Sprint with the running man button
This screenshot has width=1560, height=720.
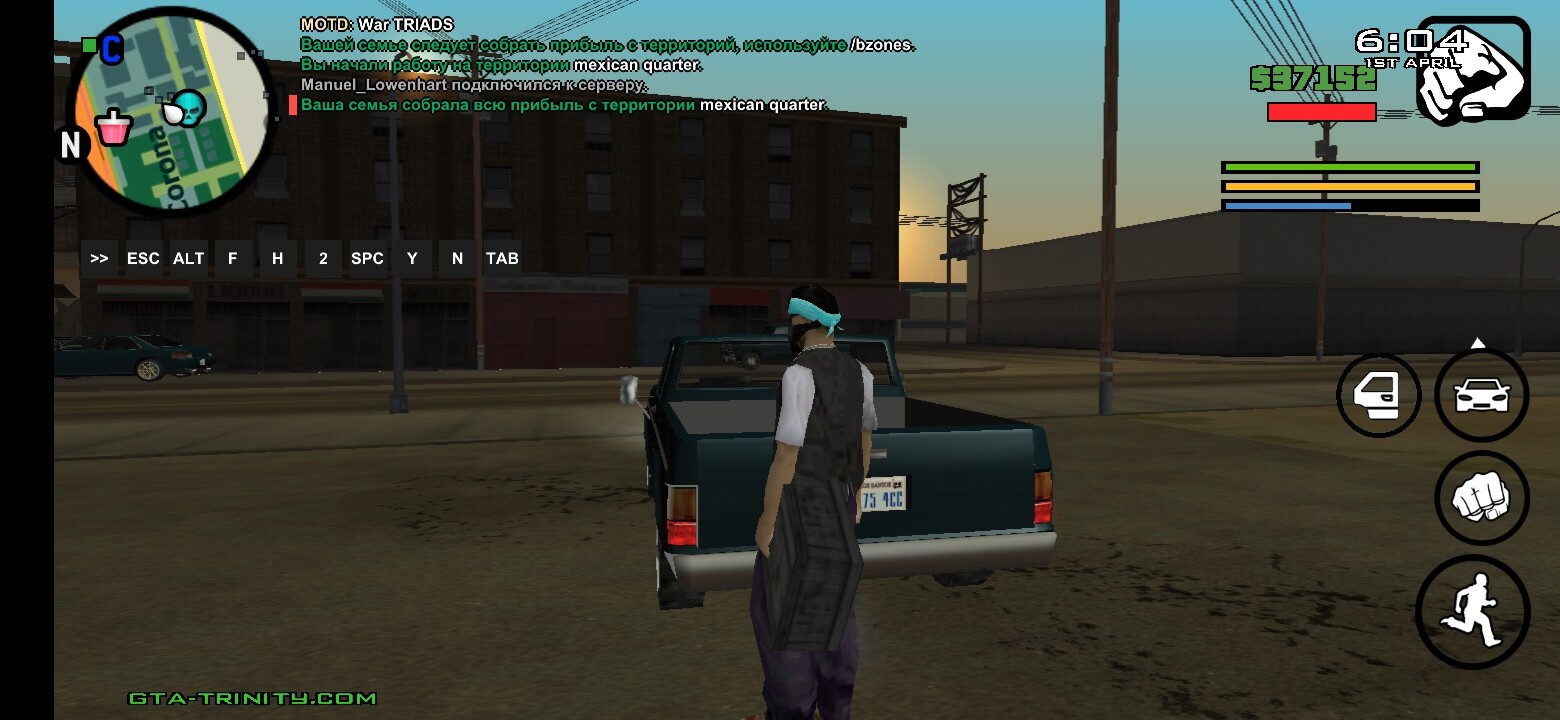pyautogui.click(x=1473, y=612)
